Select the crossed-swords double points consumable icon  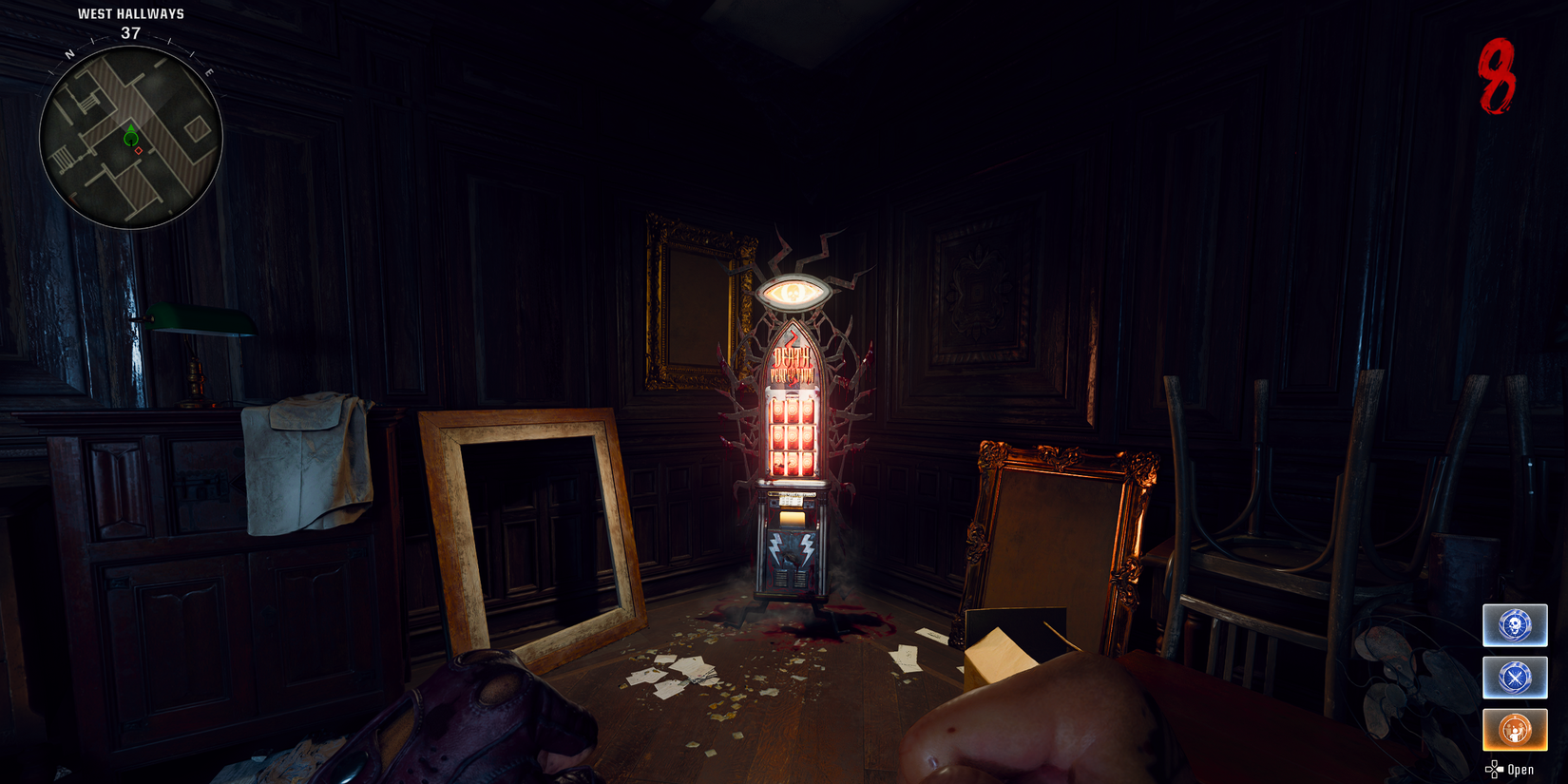1515,678
